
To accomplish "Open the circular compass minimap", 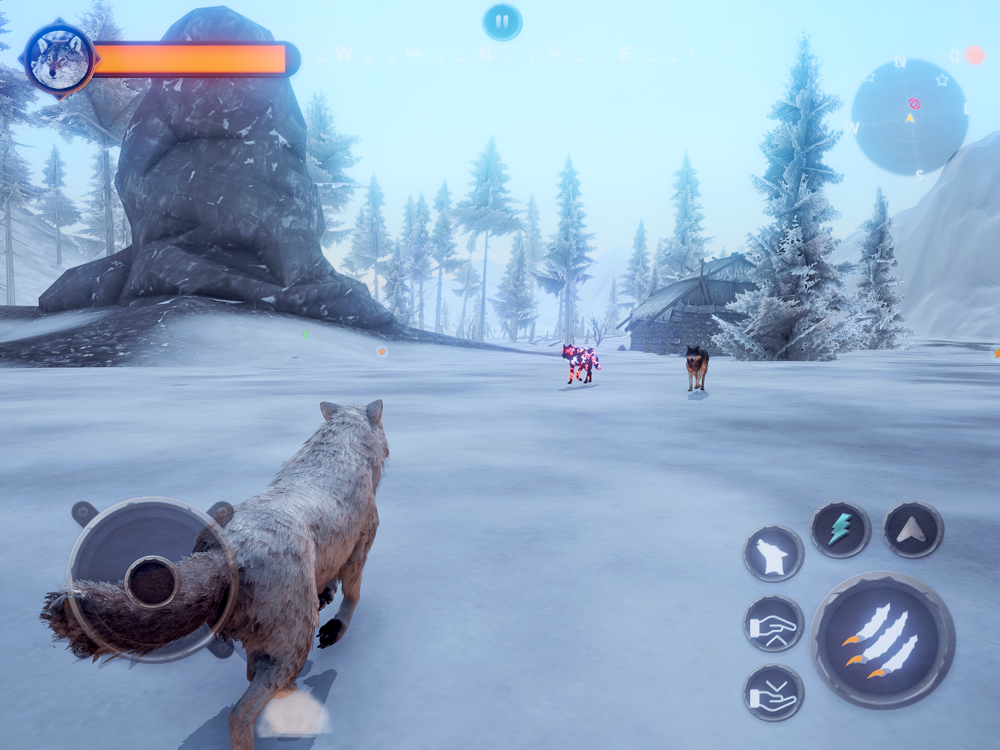I will point(909,117).
